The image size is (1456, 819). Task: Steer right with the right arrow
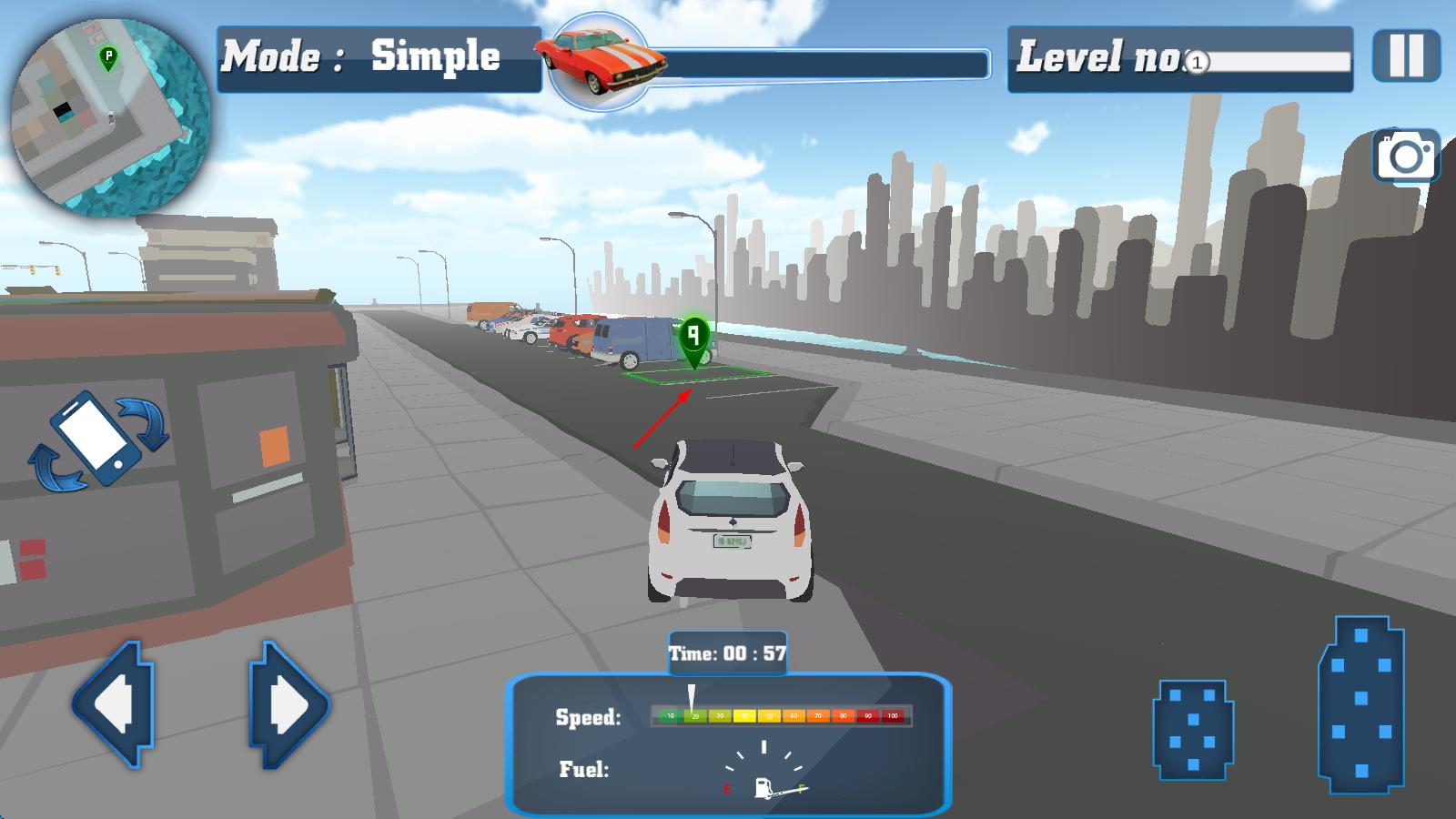click(x=289, y=704)
